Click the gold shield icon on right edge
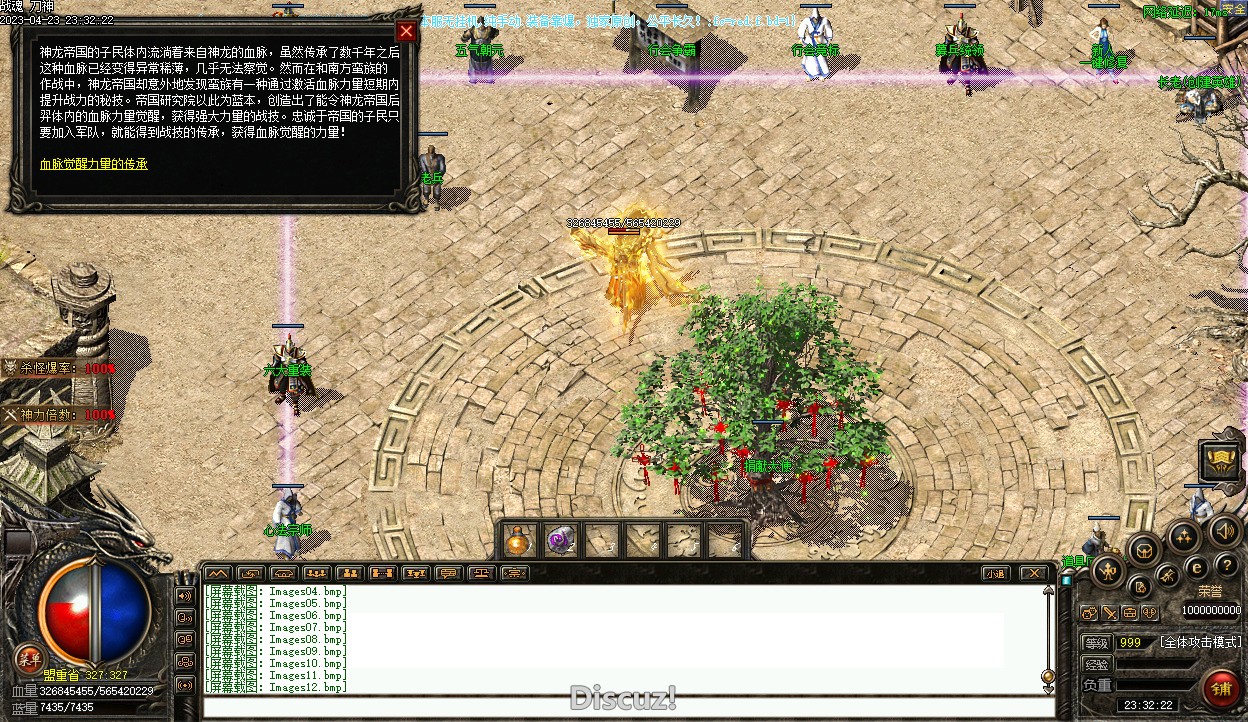The height and width of the screenshot is (722, 1248). [1221, 460]
